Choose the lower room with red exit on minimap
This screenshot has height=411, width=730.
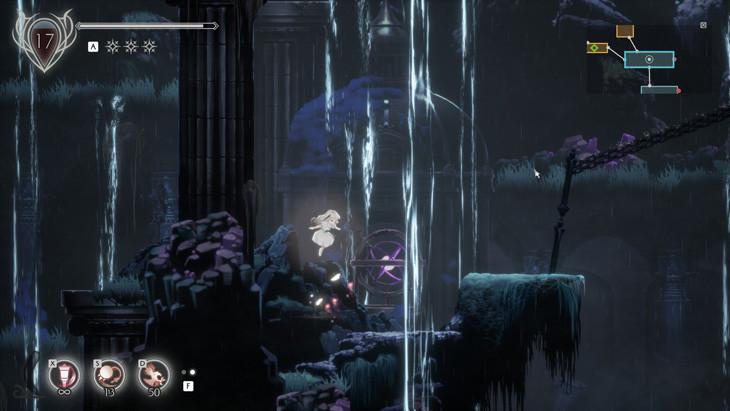(x=659, y=90)
